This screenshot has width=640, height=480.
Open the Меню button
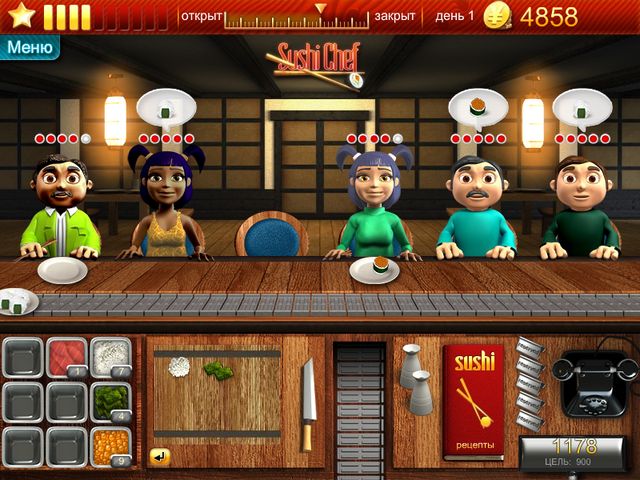tap(29, 46)
